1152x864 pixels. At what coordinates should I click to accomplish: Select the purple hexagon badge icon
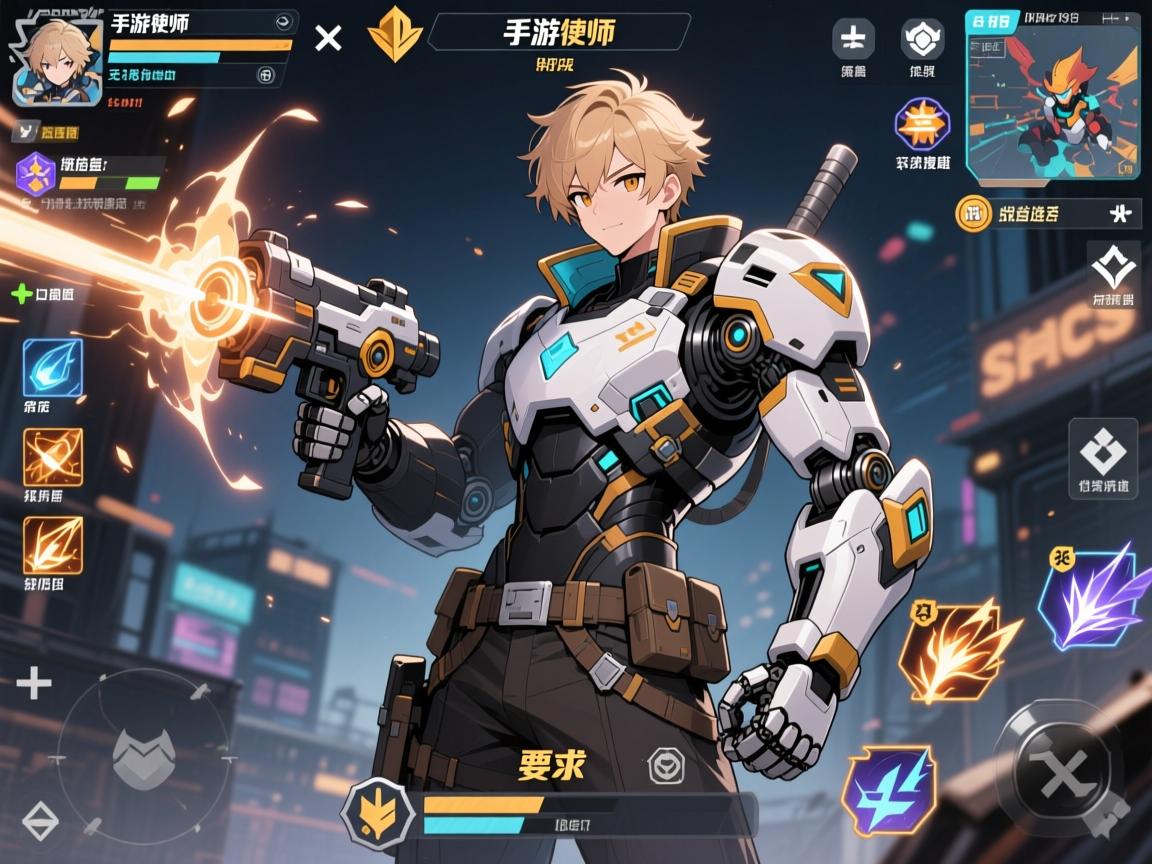pos(37,173)
